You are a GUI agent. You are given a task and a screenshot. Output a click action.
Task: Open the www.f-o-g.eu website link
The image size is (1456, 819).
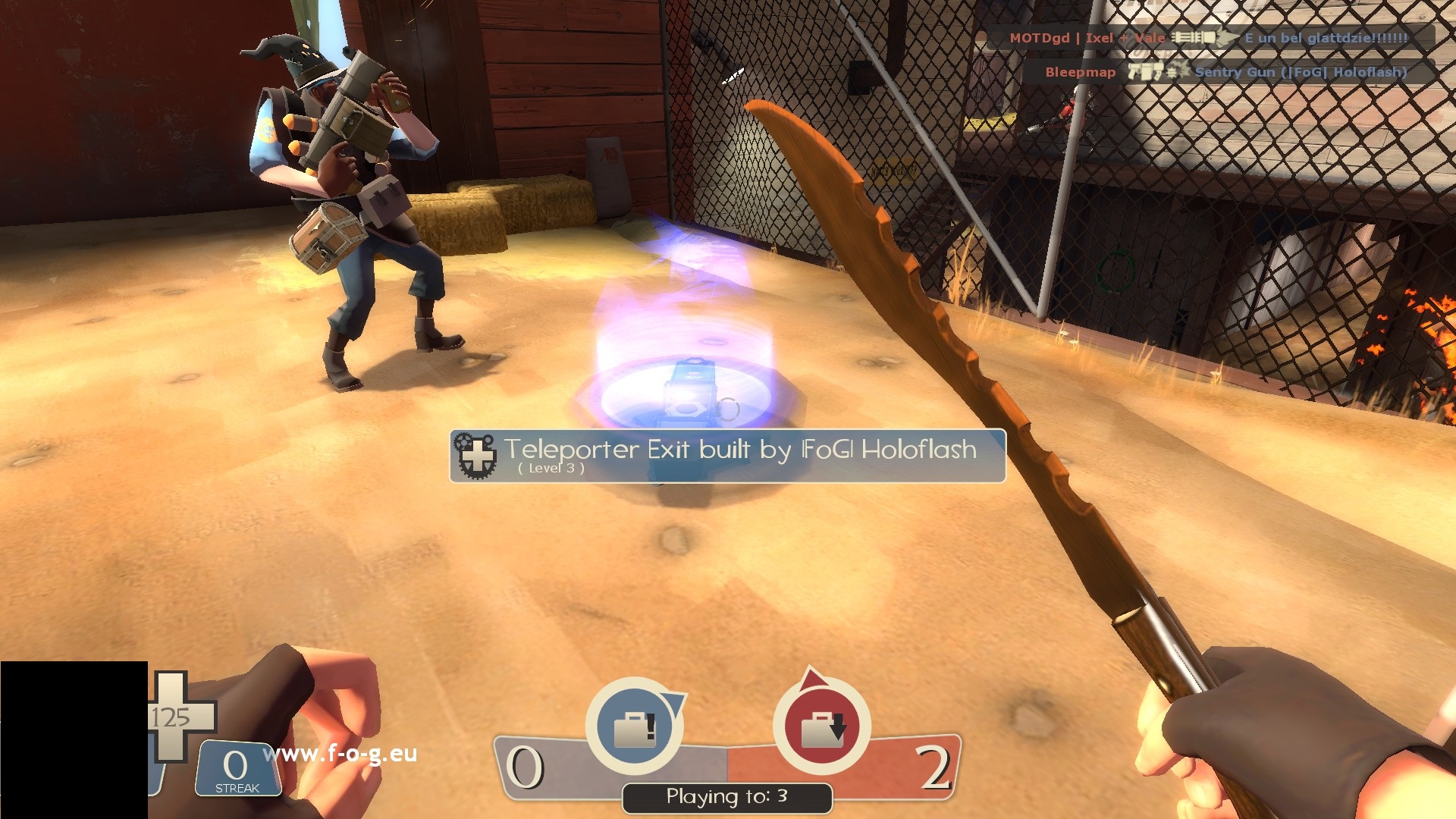click(x=340, y=753)
